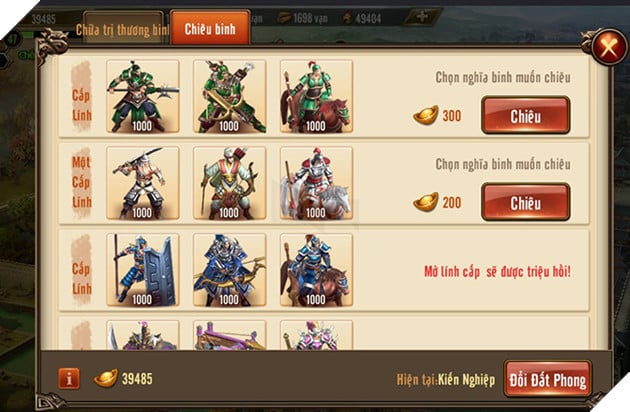Select the white-armored swordsman unit
This screenshot has width=630, height=412.
pyautogui.click(x=142, y=183)
